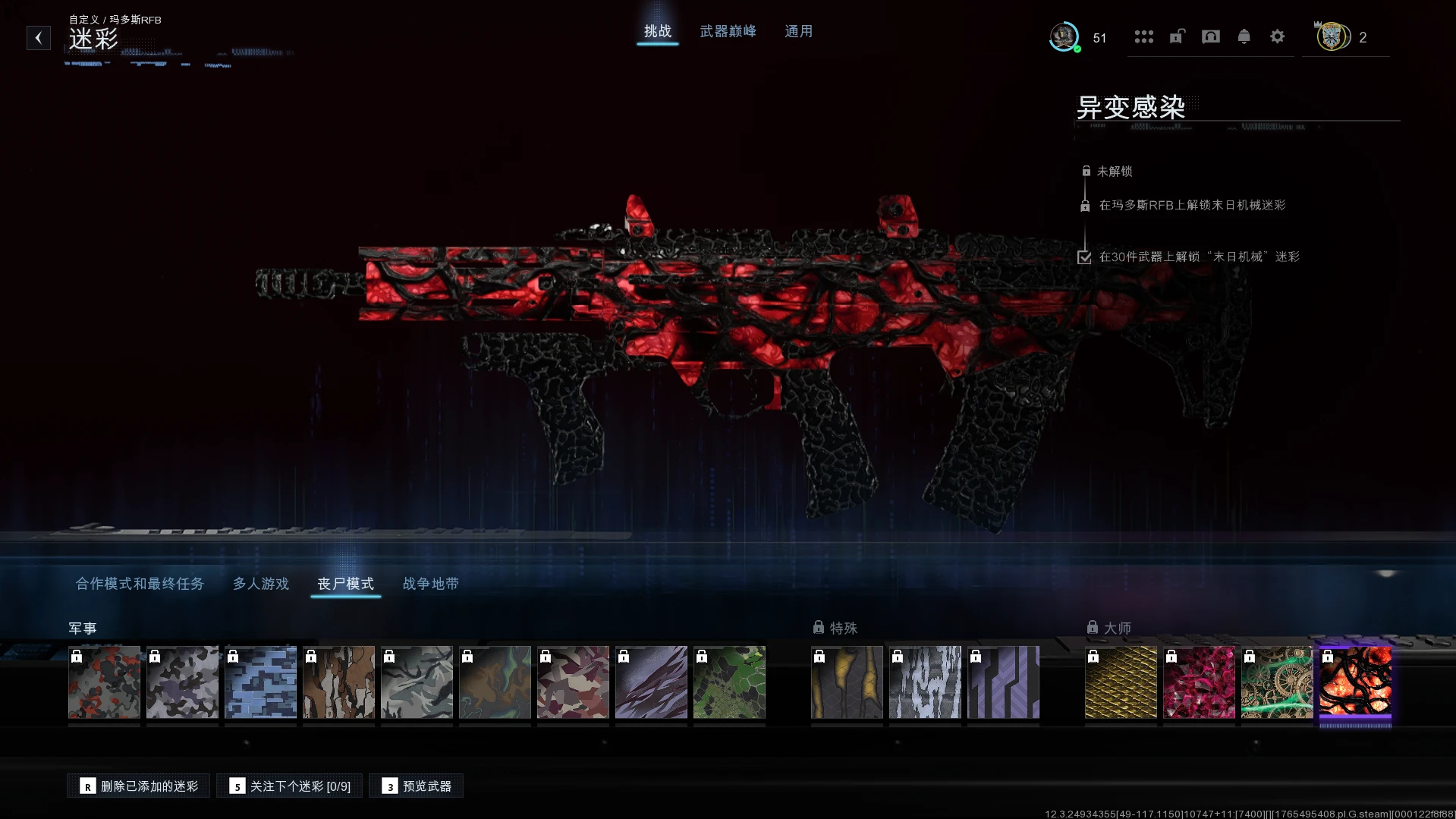Switch to 合作模式和最终任务 category
The image size is (1456, 819).
tap(140, 584)
